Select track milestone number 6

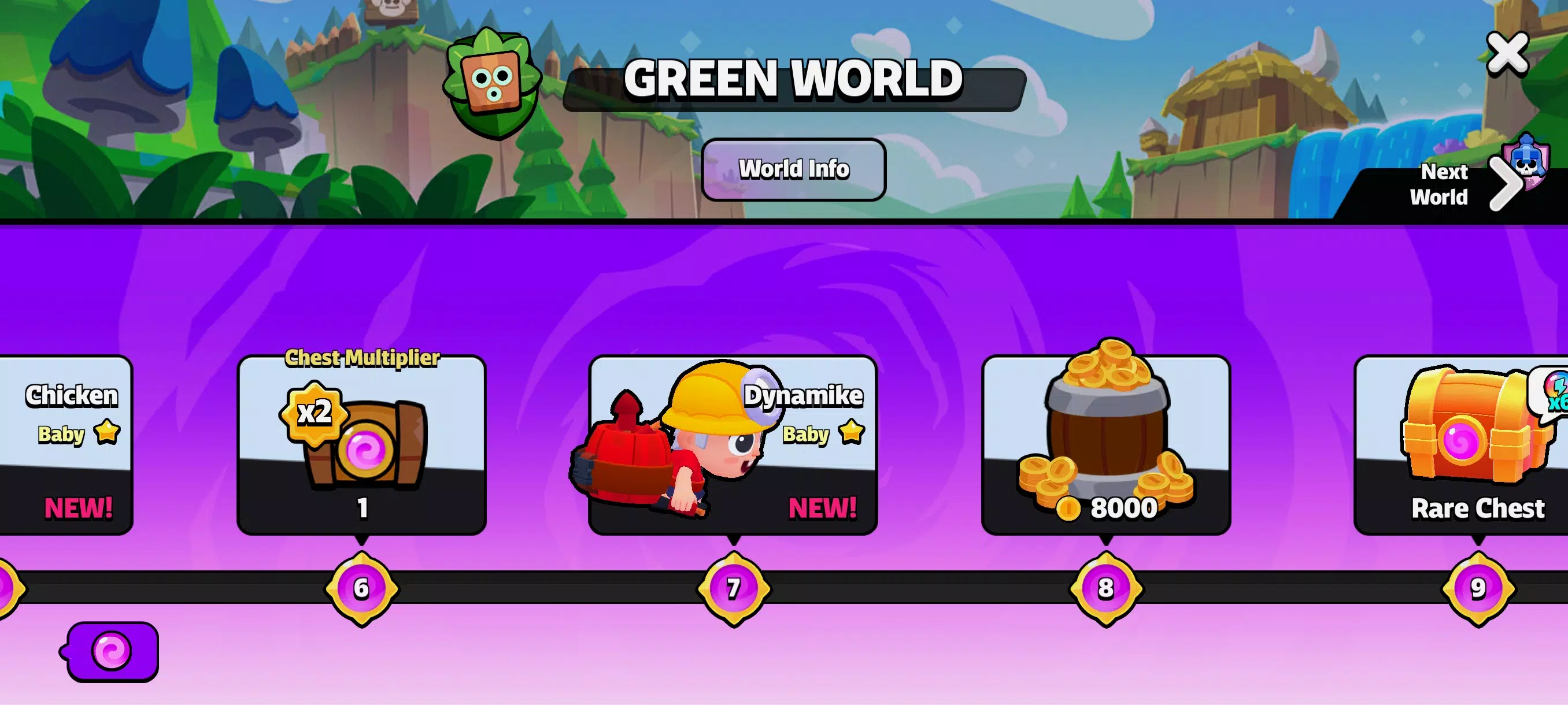361,587
